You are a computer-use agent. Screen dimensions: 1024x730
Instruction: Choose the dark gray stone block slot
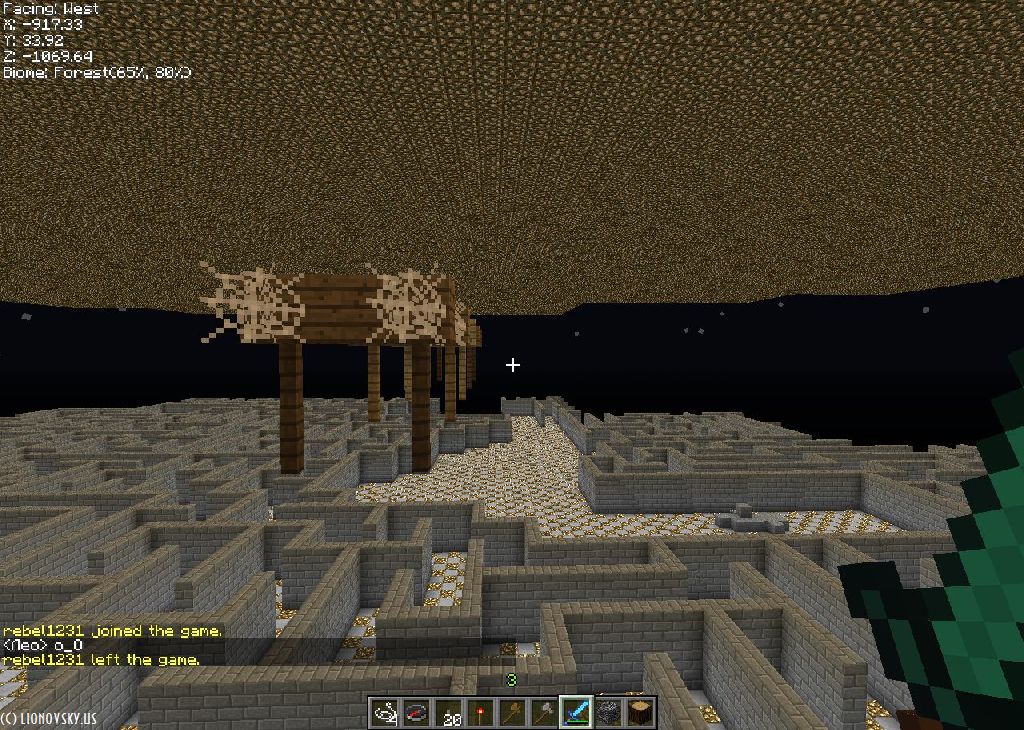coord(608,713)
